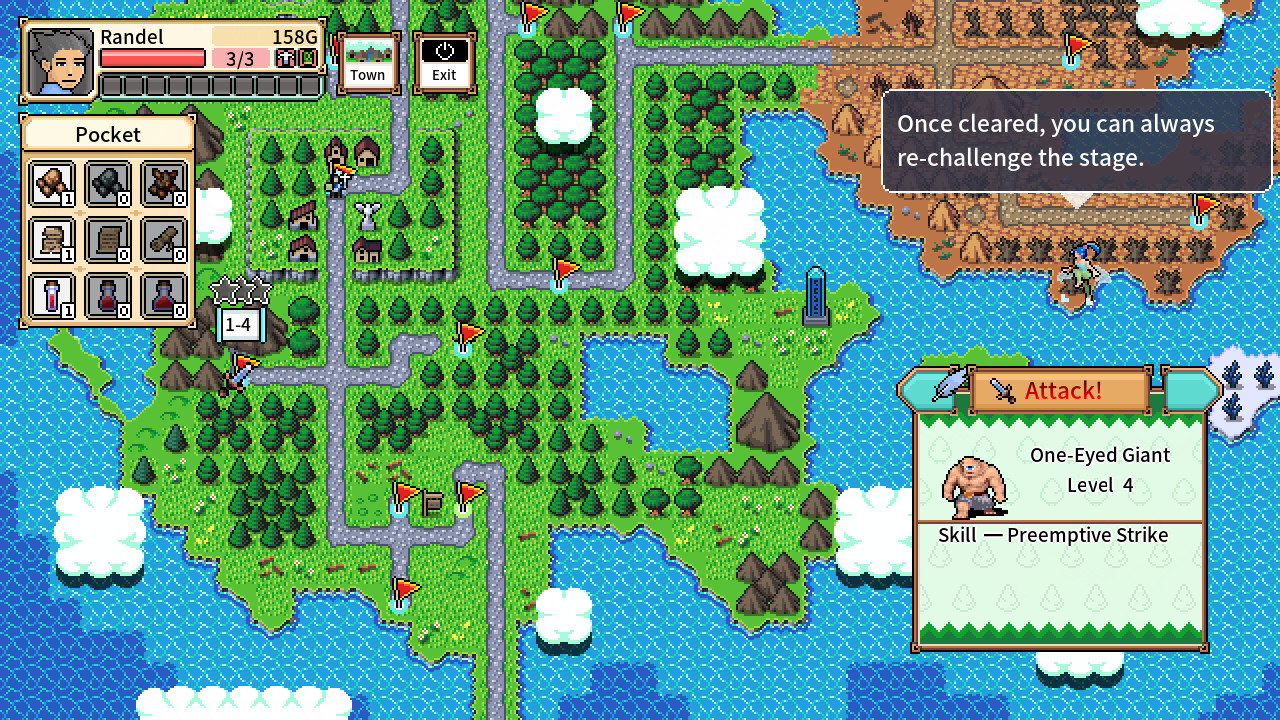
Task: Click the armor icon beside the 3/3 counter
Action: coord(287,56)
